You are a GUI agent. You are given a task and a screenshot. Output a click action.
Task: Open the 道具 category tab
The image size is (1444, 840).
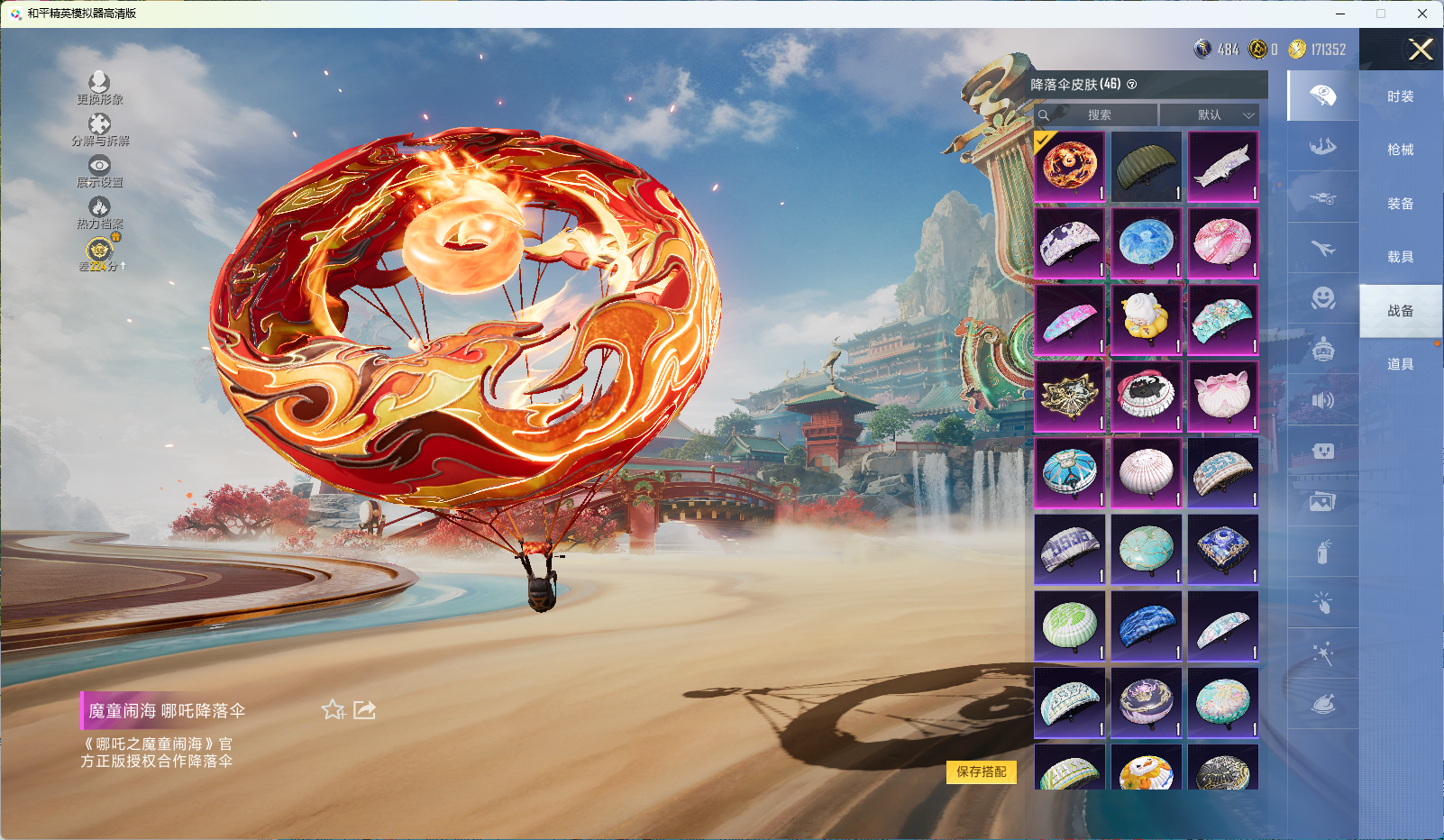tap(1400, 364)
